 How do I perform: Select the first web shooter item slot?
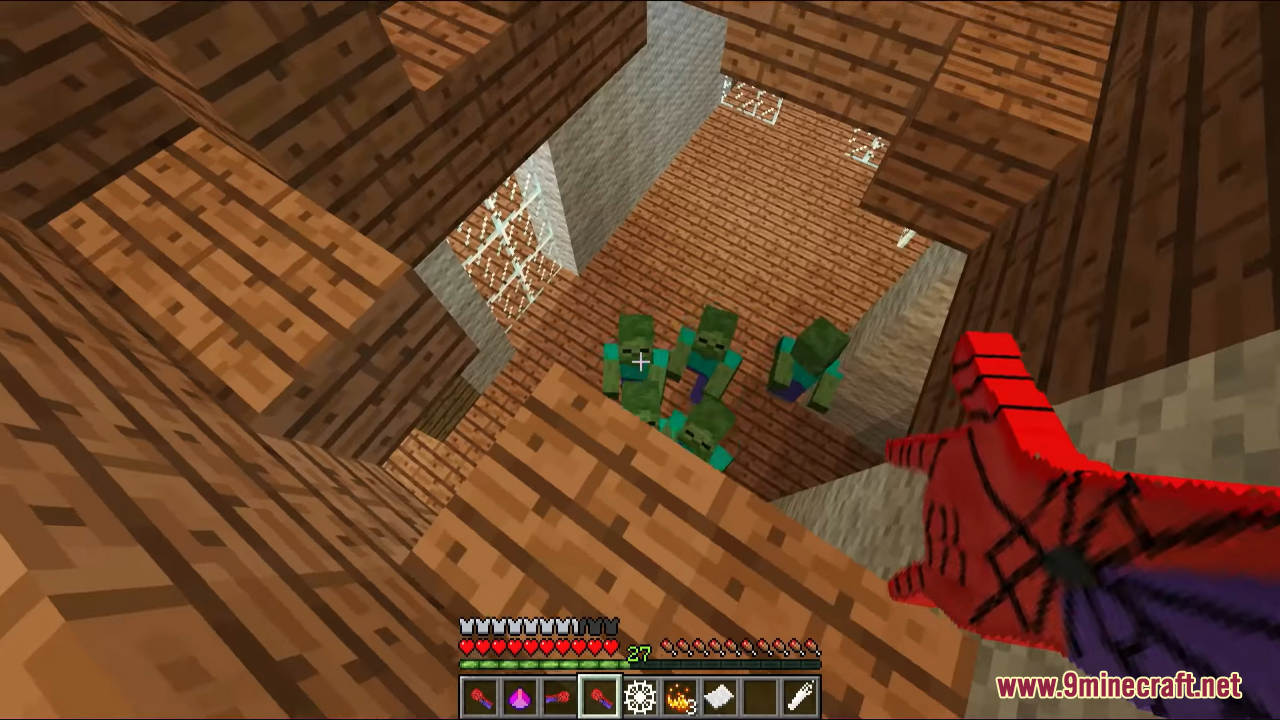coord(480,697)
